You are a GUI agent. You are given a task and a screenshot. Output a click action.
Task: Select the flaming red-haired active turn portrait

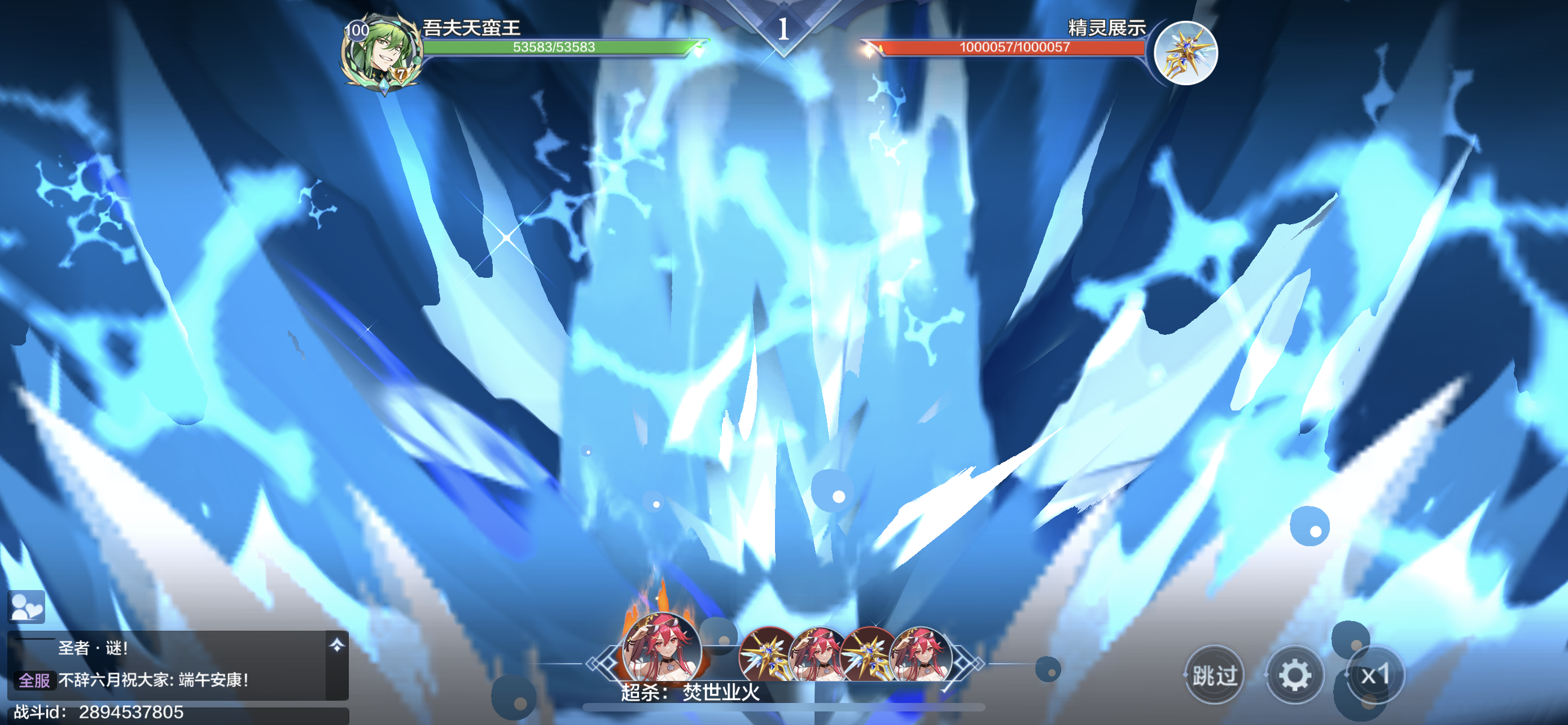(x=661, y=648)
